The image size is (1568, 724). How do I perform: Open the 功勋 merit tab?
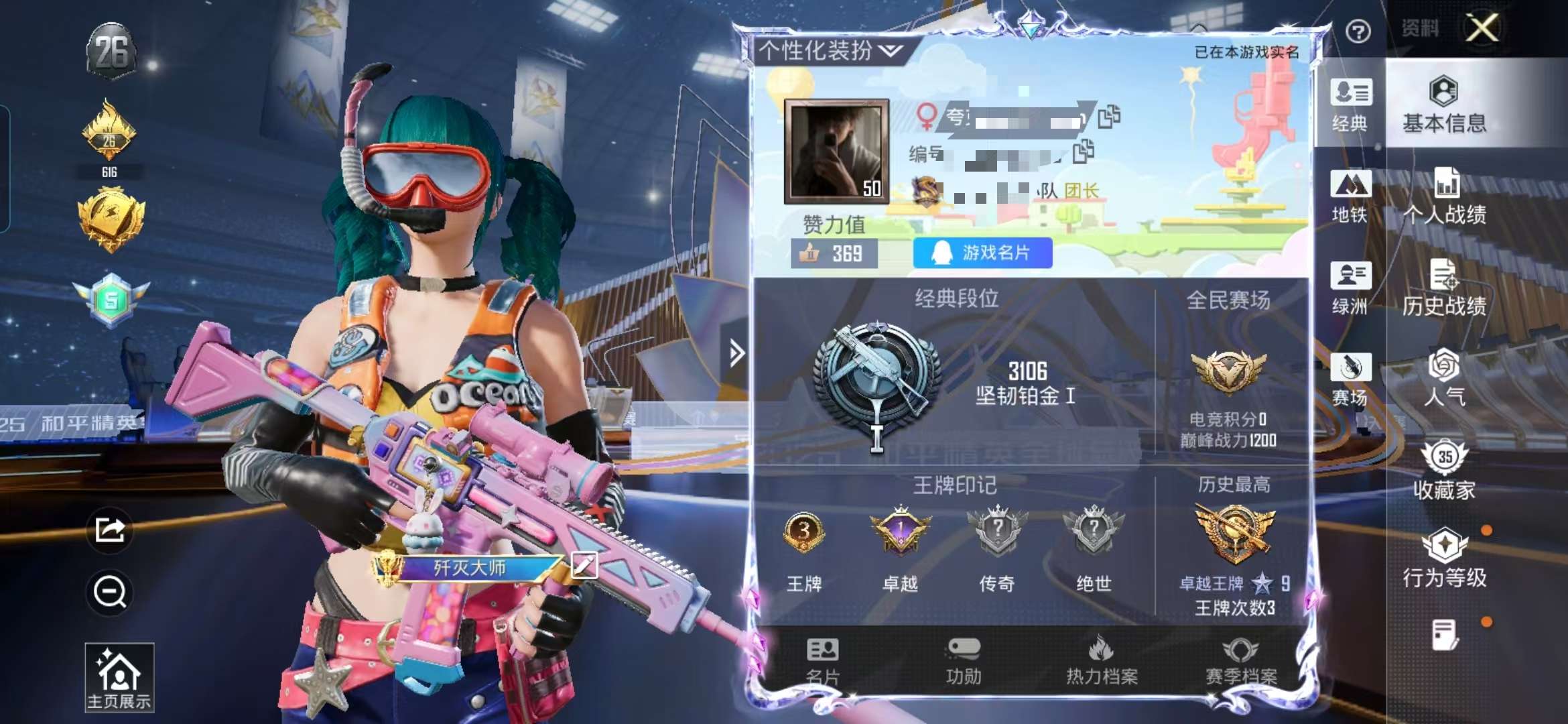point(964,662)
